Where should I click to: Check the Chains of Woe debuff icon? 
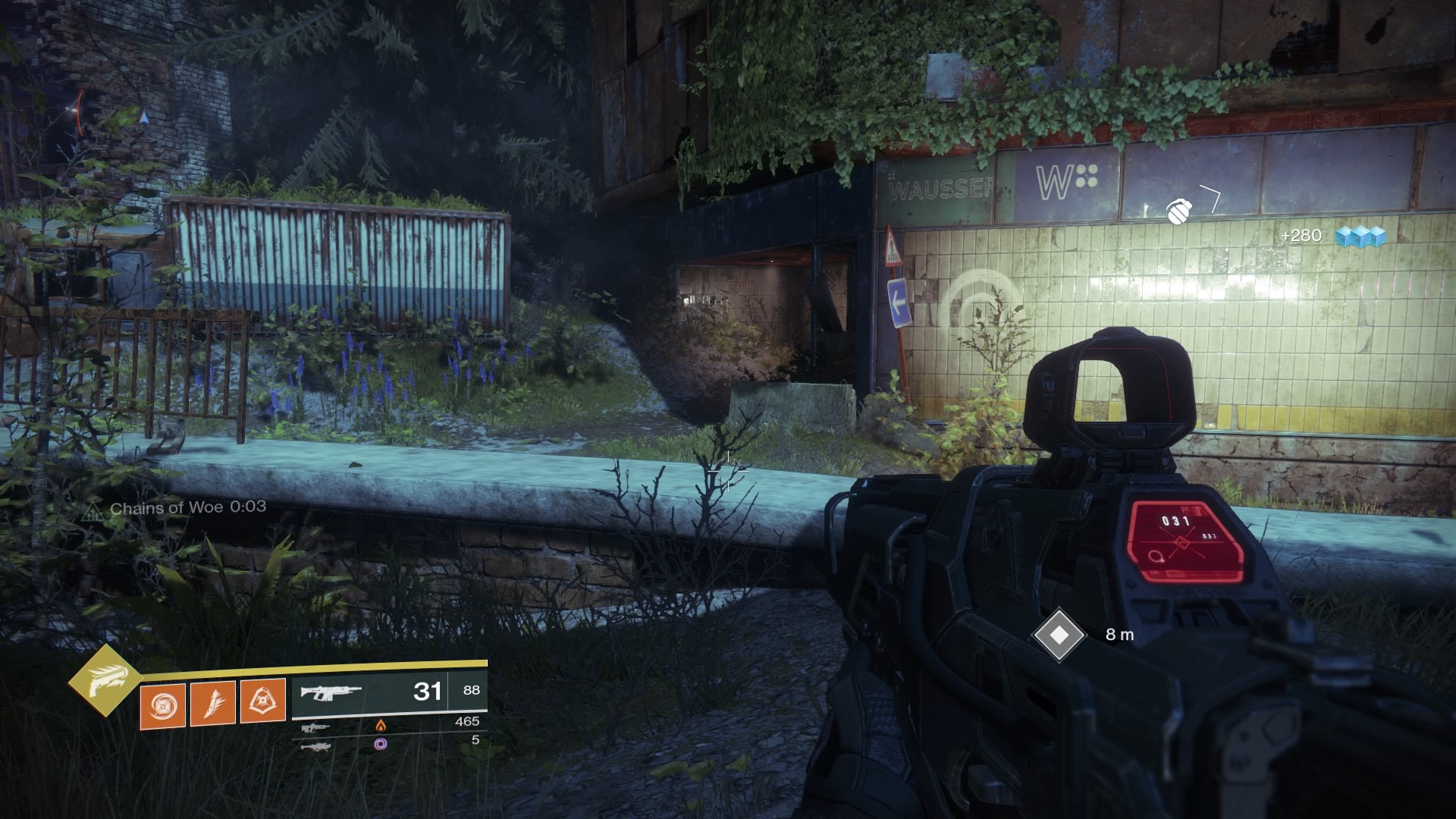pyautogui.click(x=93, y=510)
